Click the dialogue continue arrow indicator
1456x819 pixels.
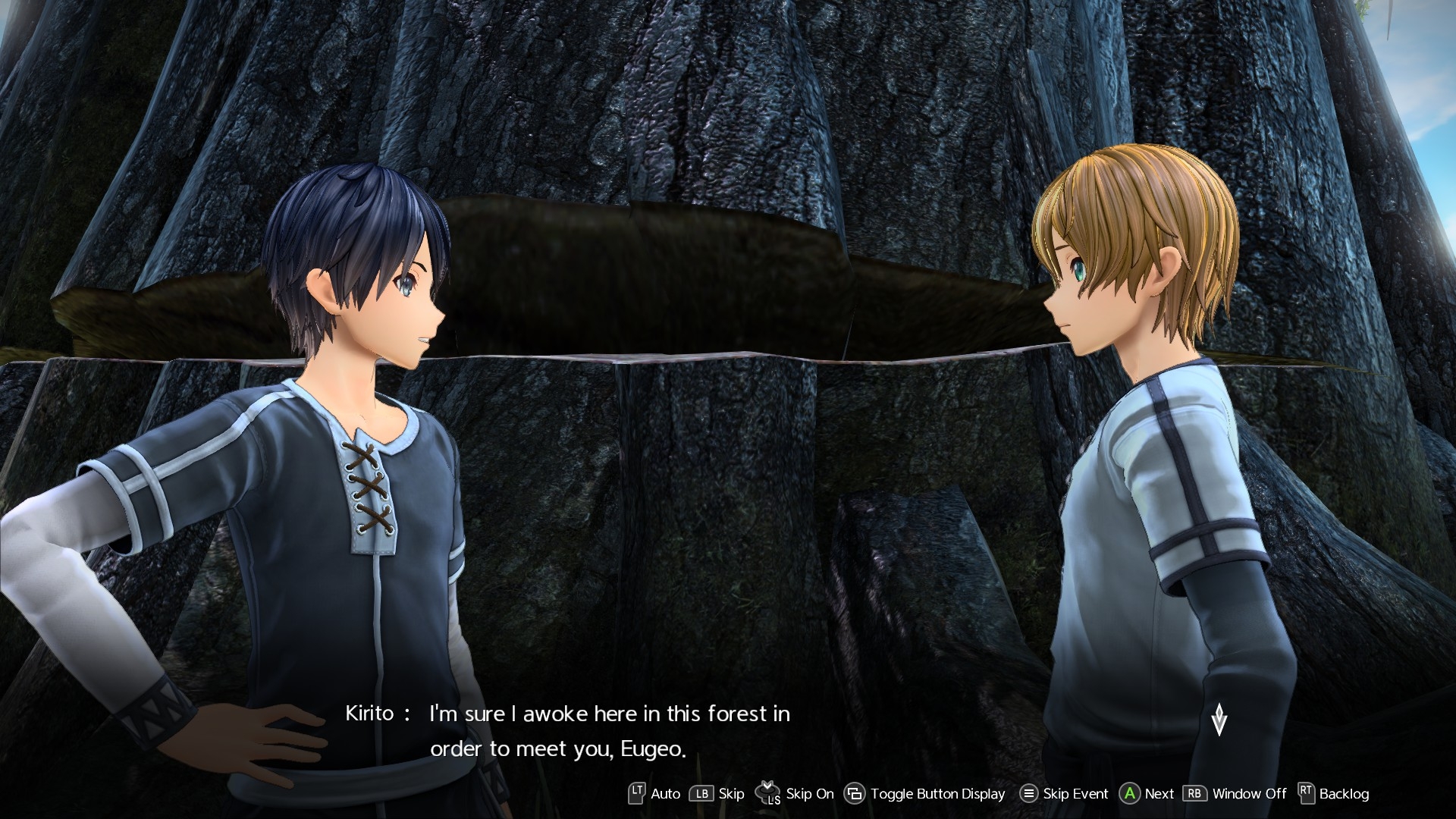tap(1219, 719)
